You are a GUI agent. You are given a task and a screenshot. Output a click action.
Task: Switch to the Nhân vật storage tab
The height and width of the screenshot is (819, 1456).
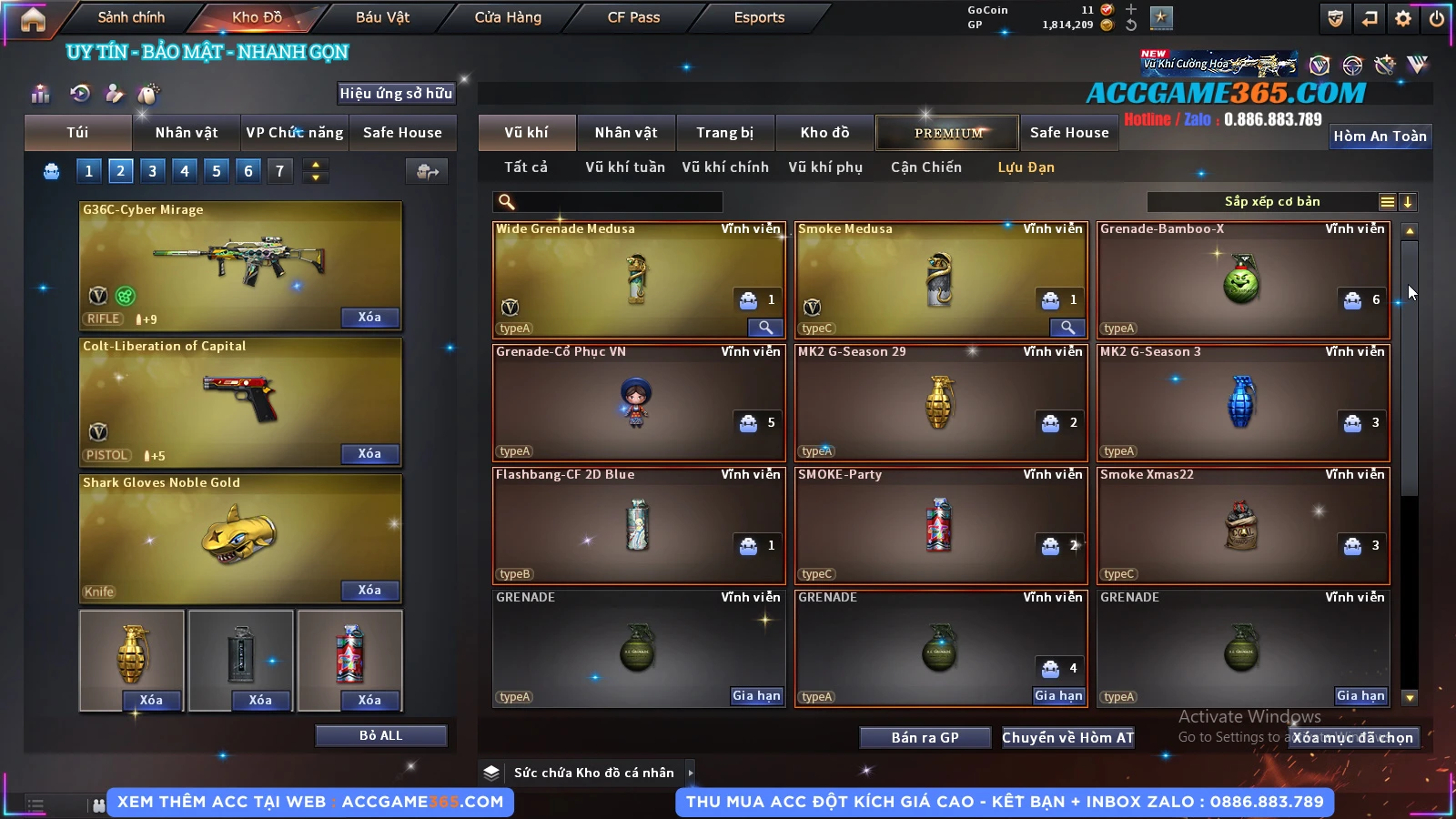coord(625,133)
